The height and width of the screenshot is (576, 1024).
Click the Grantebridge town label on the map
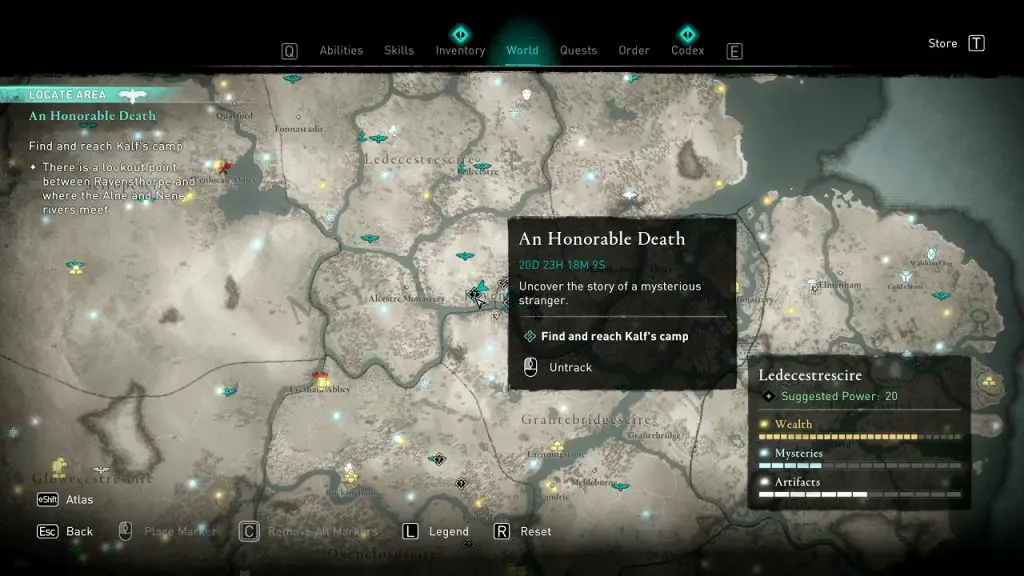(x=653, y=436)
